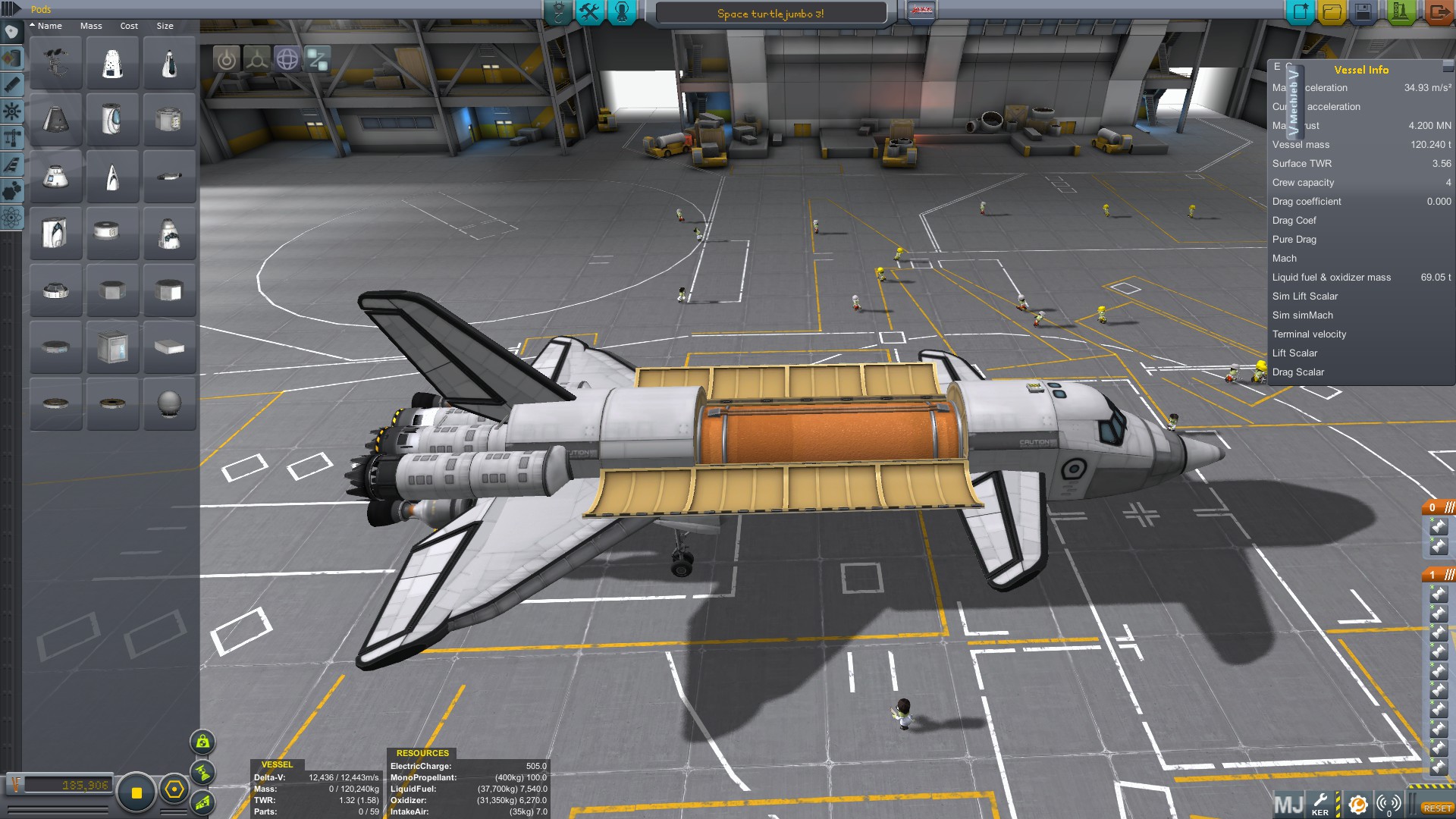Open the load craft folder

coord(1332,12)
